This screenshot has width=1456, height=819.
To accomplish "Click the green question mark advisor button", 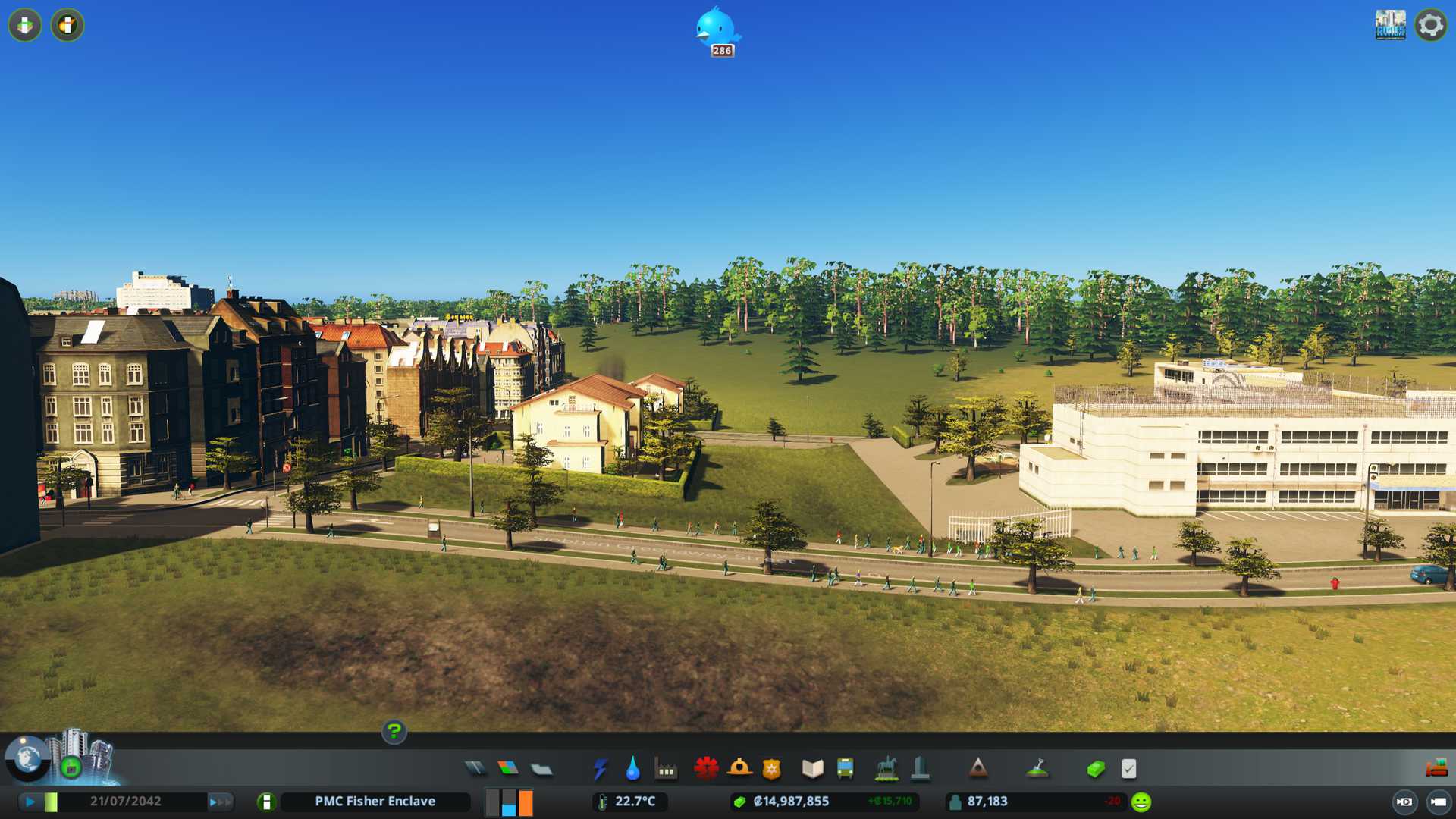I will [394, 732].
